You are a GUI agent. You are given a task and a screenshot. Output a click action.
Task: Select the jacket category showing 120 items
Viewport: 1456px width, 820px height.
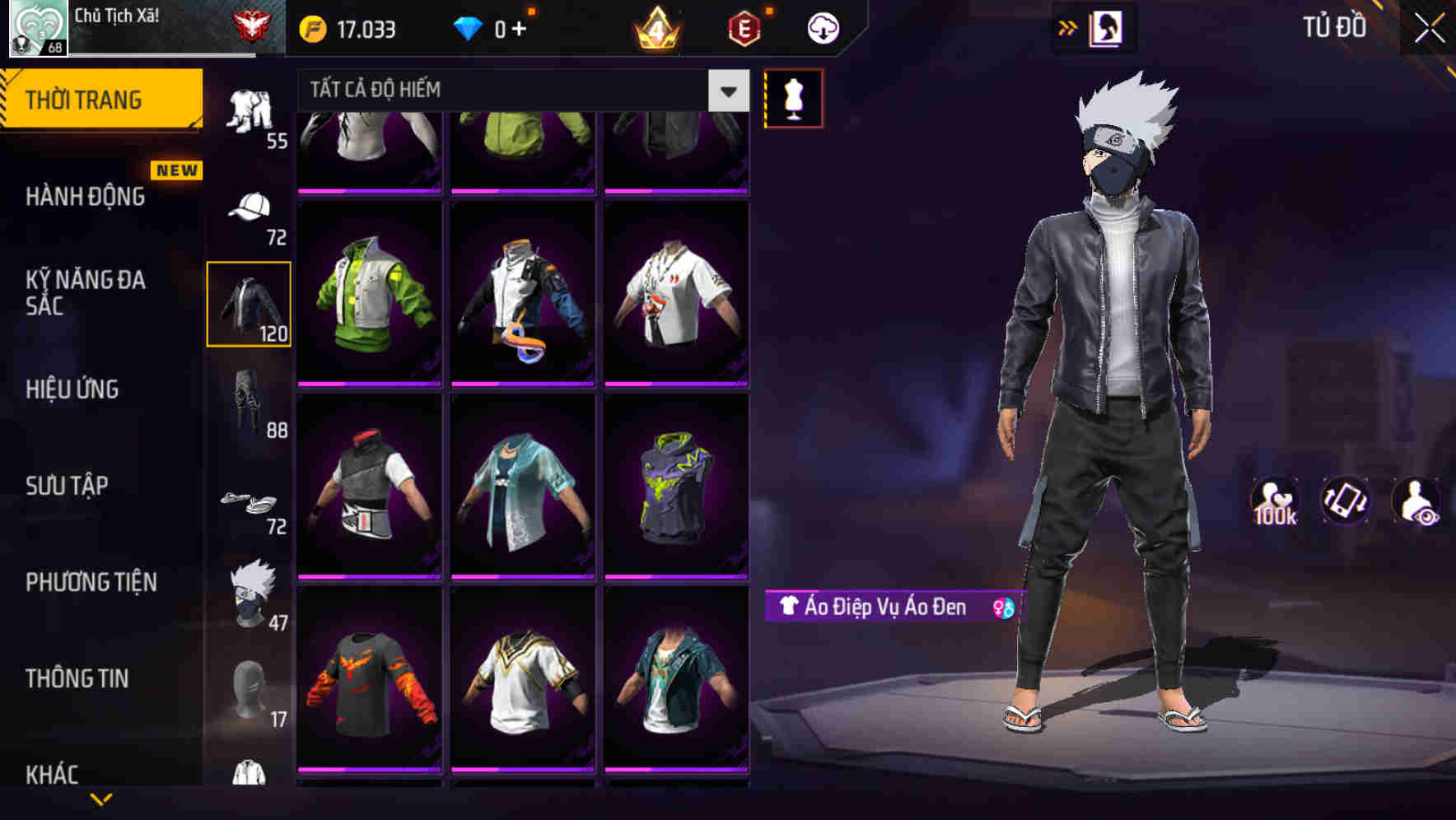click(x=249, y=303)
